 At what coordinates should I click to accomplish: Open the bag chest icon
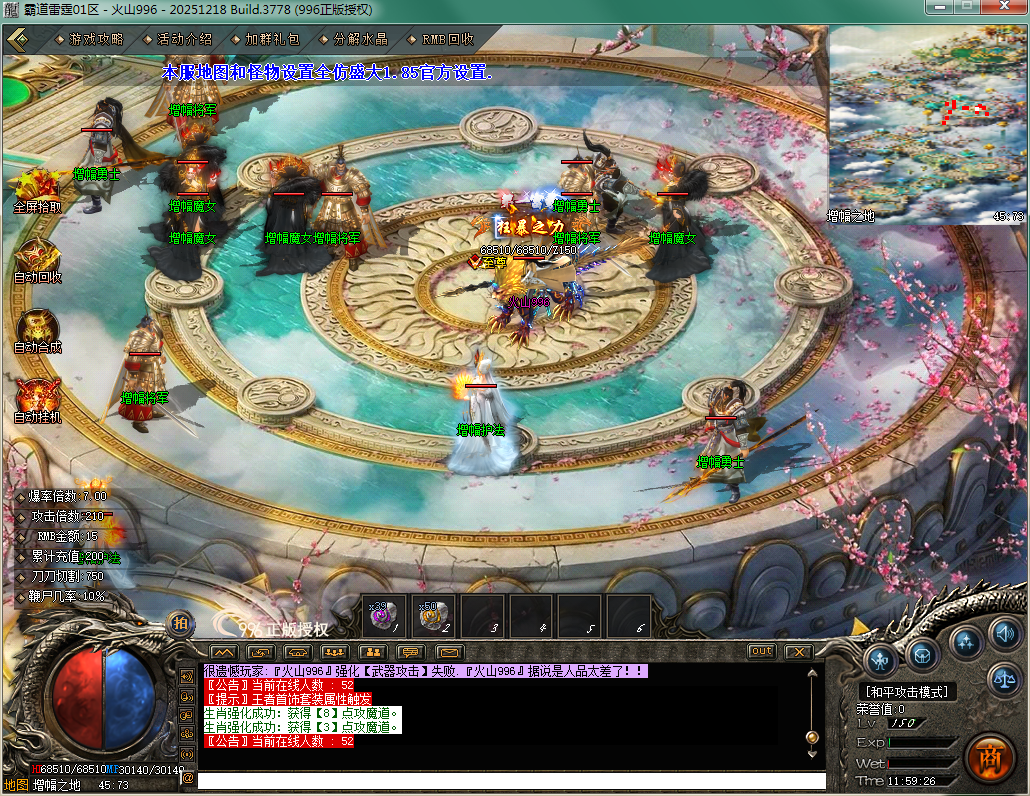coord(922,655)
